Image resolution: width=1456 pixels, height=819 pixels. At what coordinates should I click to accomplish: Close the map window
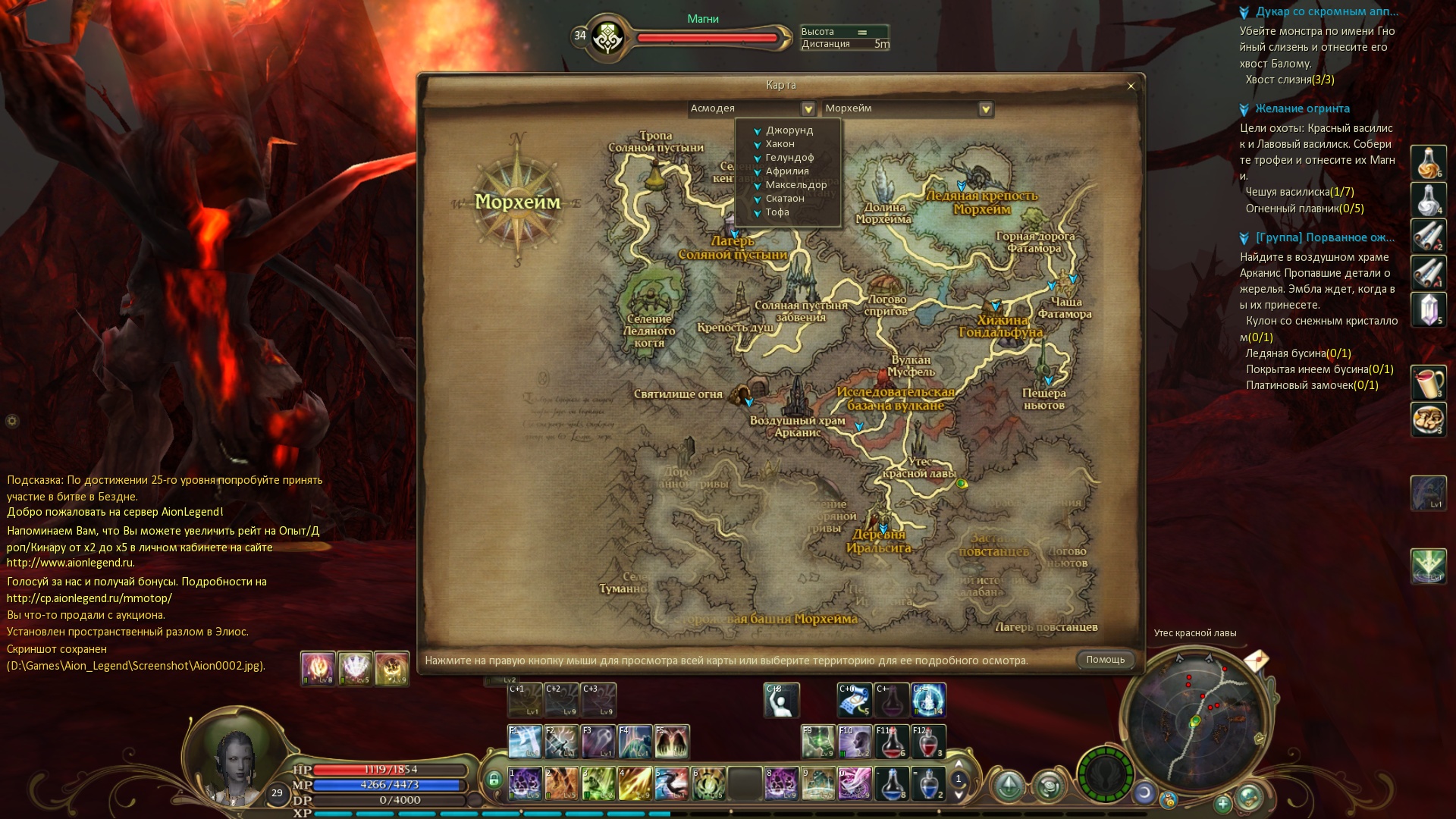(1131, 86)
